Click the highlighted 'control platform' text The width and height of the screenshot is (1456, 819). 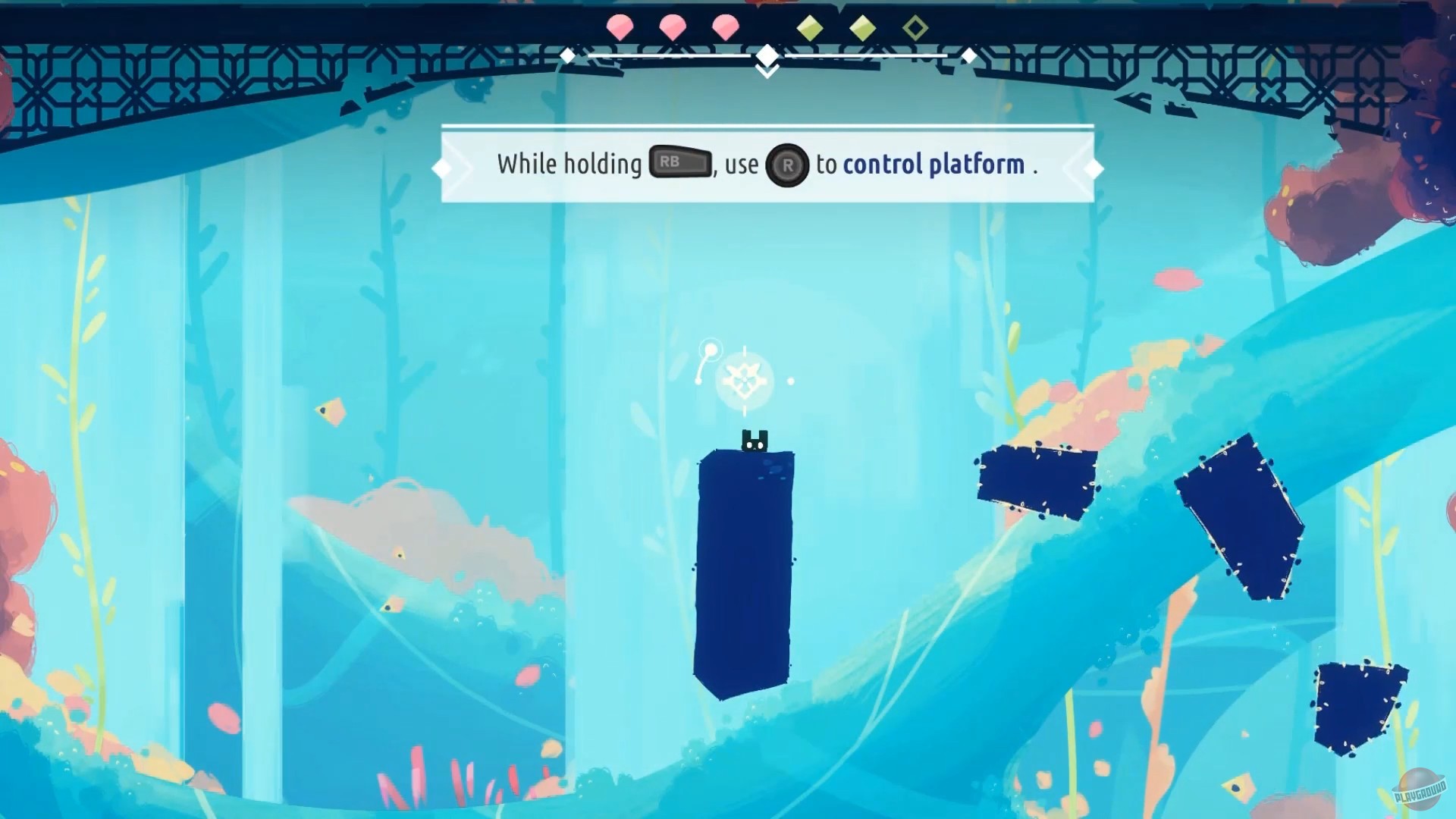933,164
